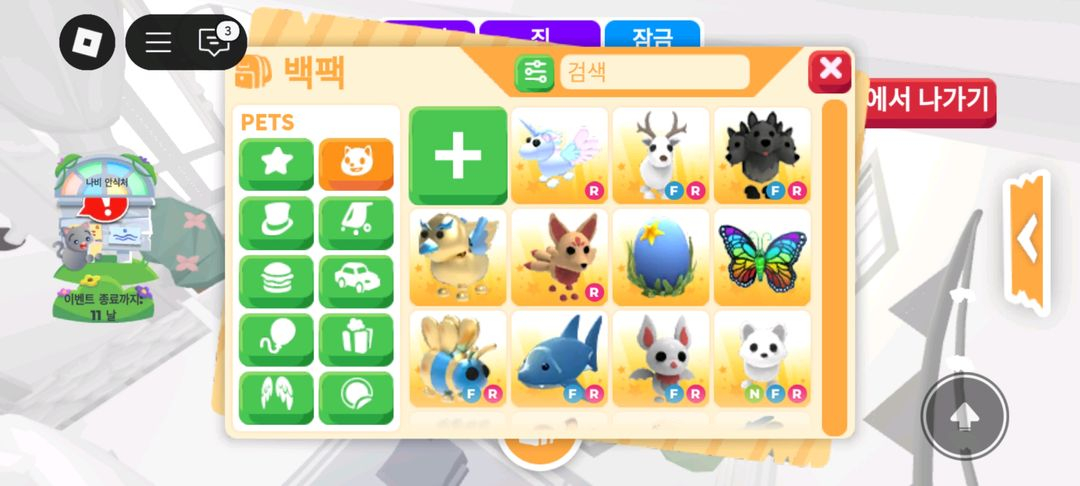Choose the blue starry egg
Image resolution: width=1080 pixels, height=486 pixels.
[x=661, y=258]
